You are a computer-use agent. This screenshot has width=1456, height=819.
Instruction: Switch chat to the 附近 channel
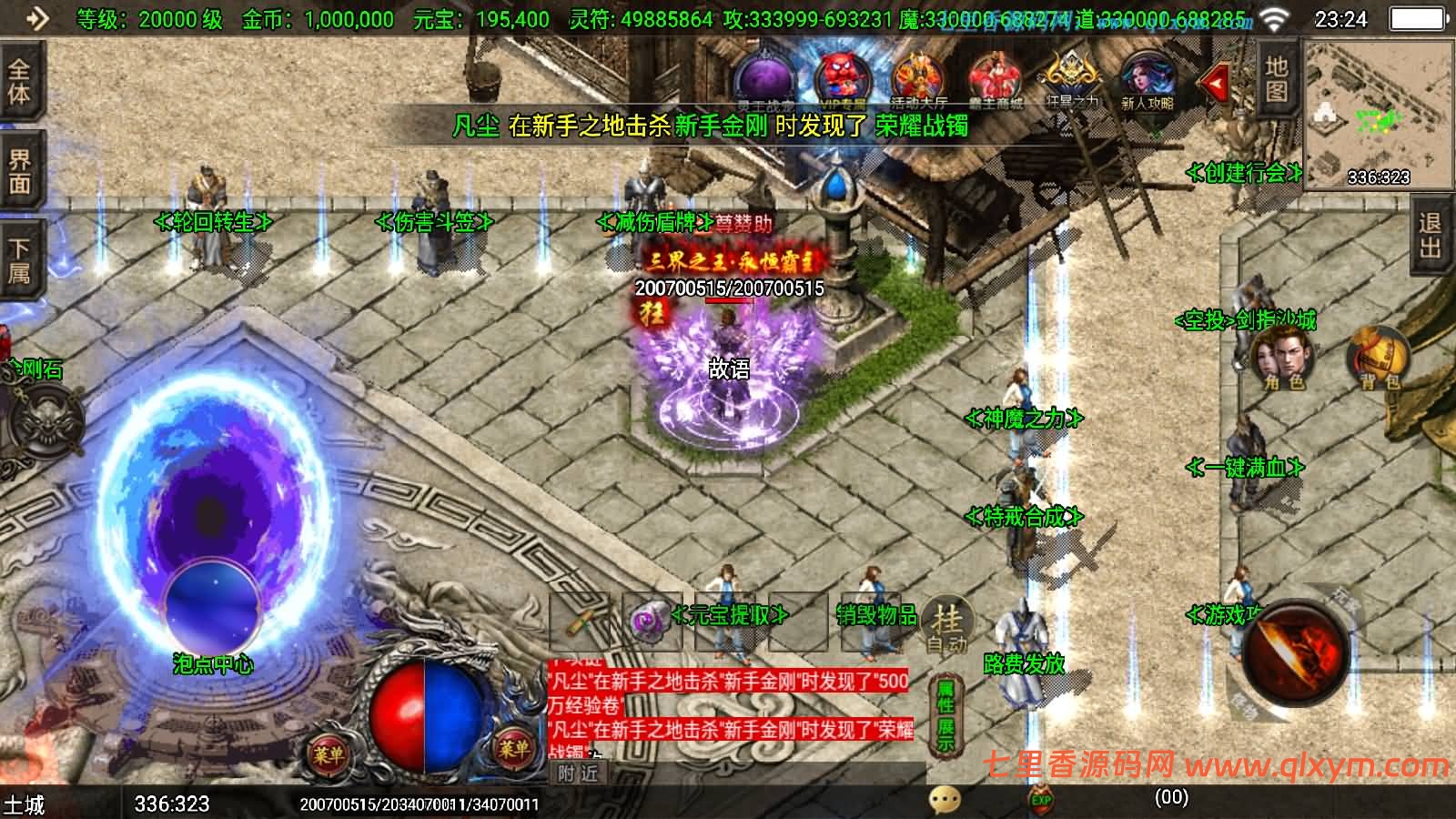[x=579, y=773]
